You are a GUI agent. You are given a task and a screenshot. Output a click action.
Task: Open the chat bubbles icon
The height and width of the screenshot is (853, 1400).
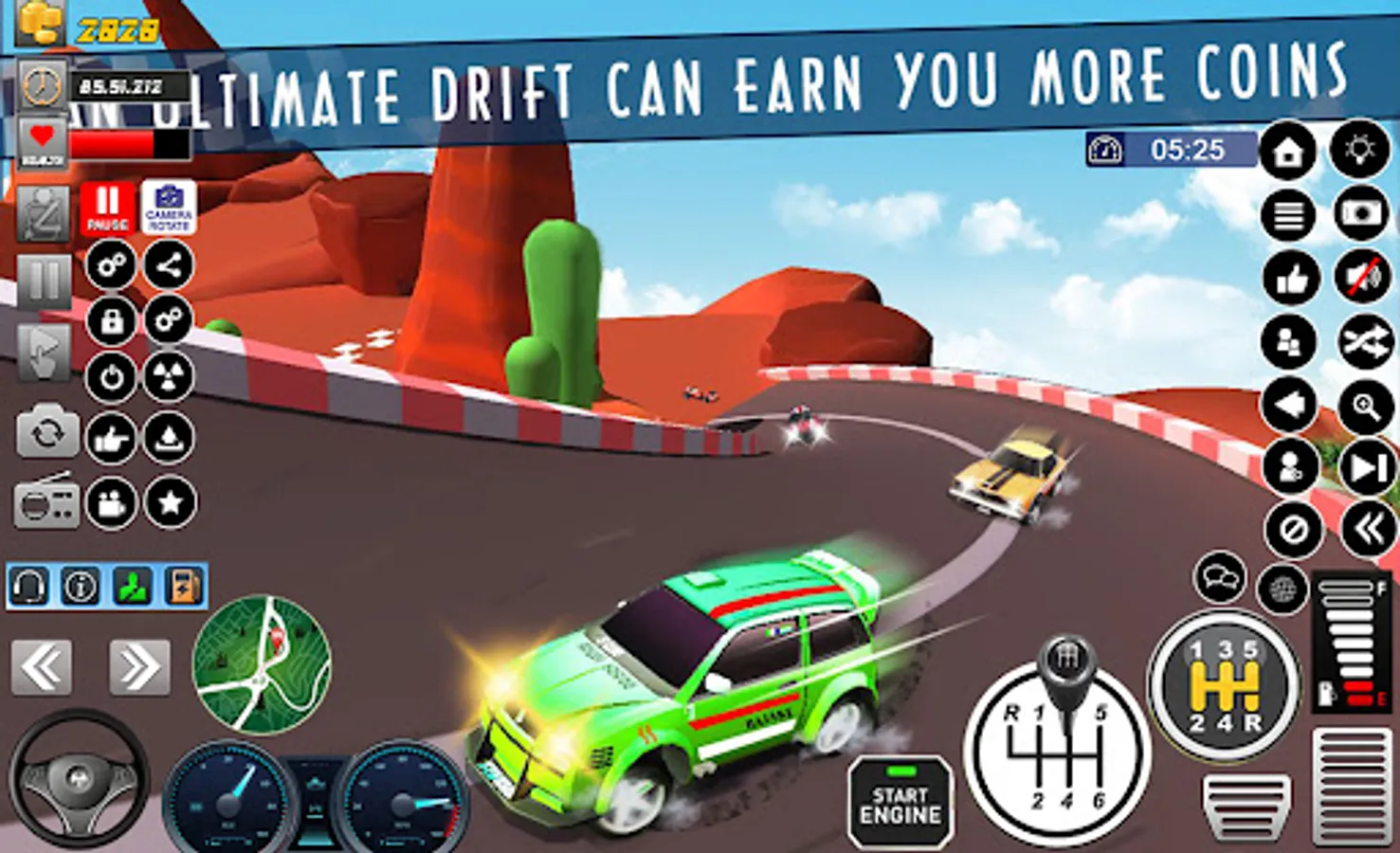pos(1220,576)
